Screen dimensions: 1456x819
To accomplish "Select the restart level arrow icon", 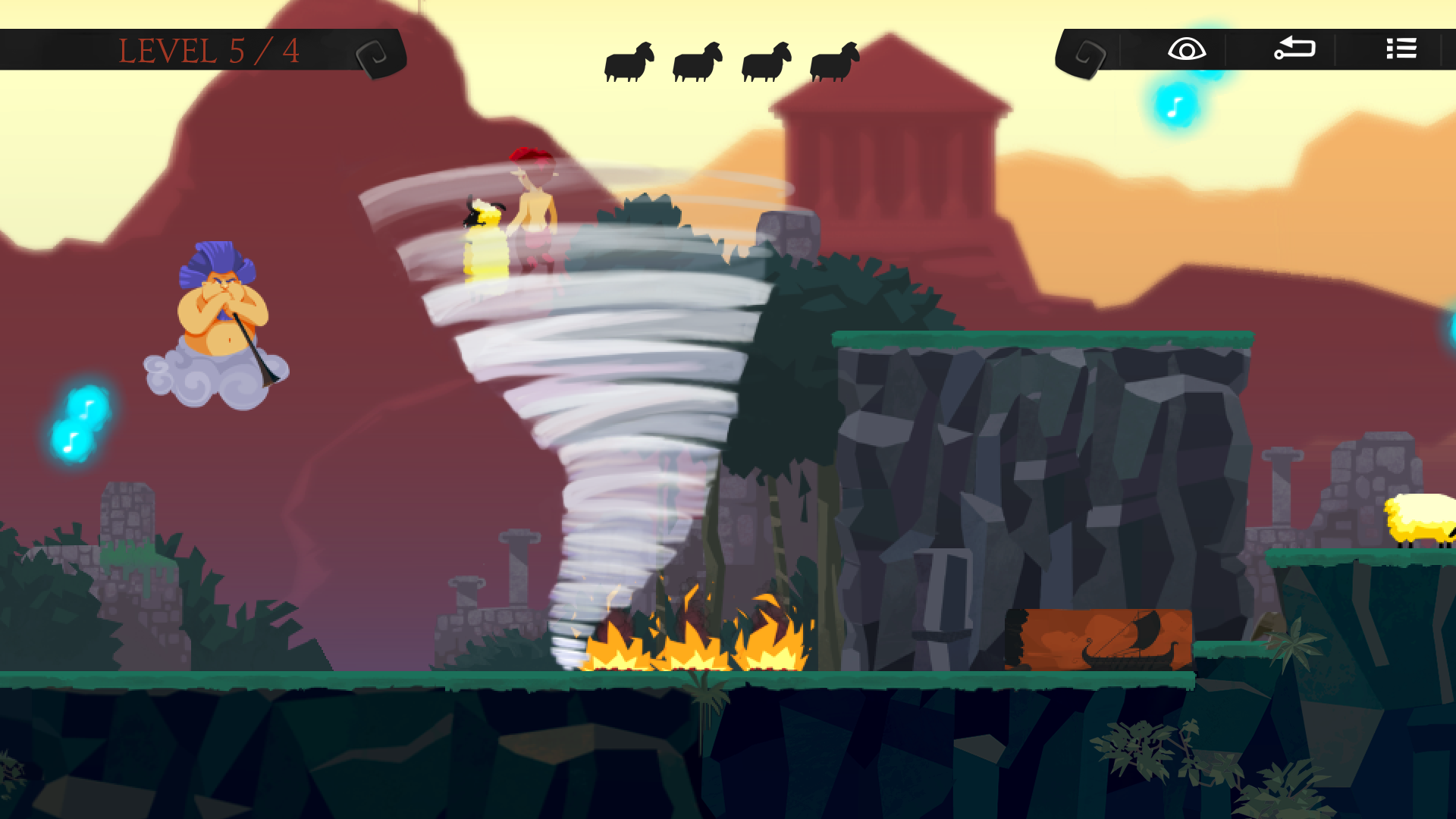I will tap(1294, 49).
